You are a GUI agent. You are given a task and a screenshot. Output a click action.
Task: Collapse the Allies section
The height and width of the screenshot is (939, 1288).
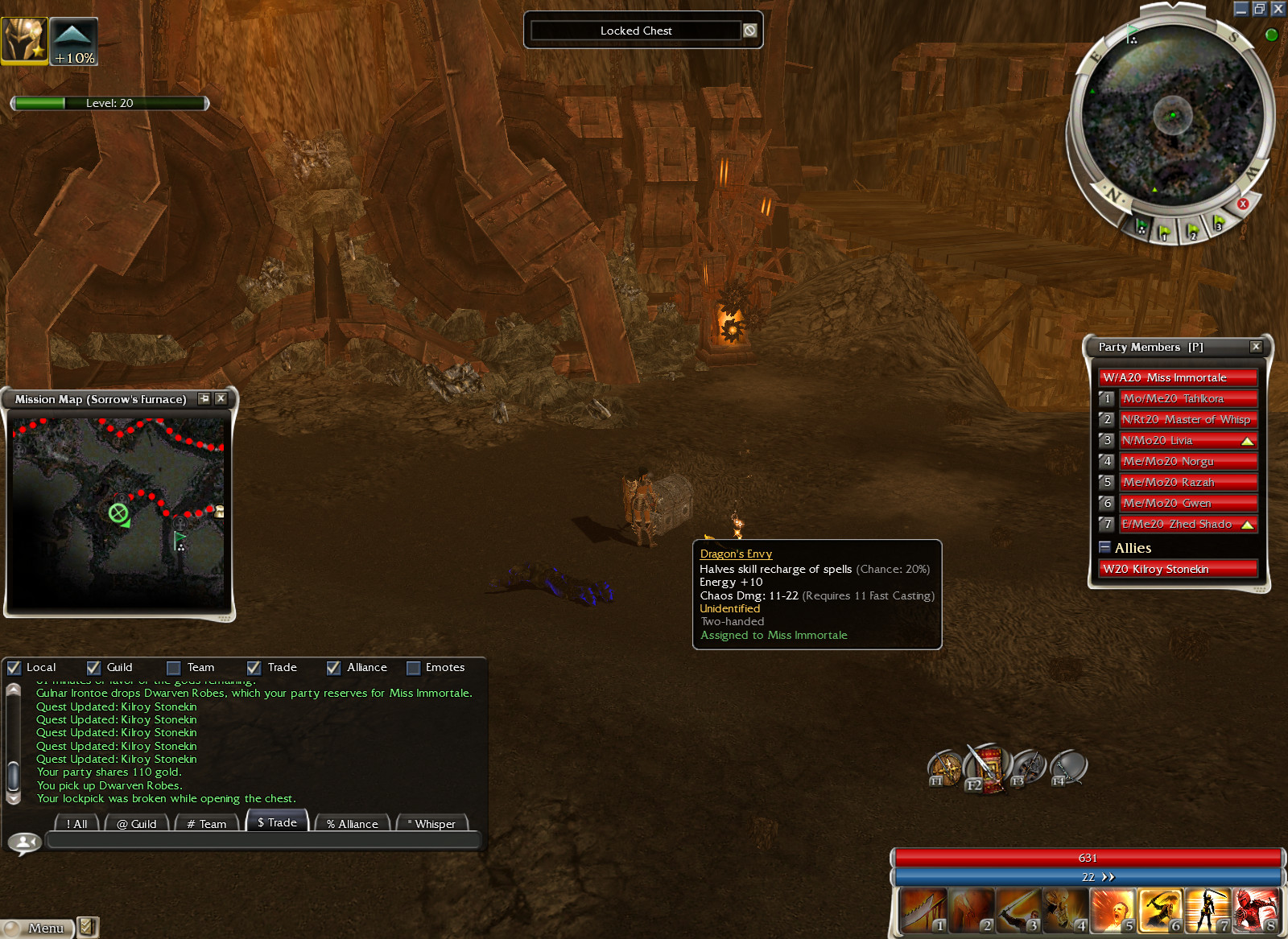click(1105, 547)
